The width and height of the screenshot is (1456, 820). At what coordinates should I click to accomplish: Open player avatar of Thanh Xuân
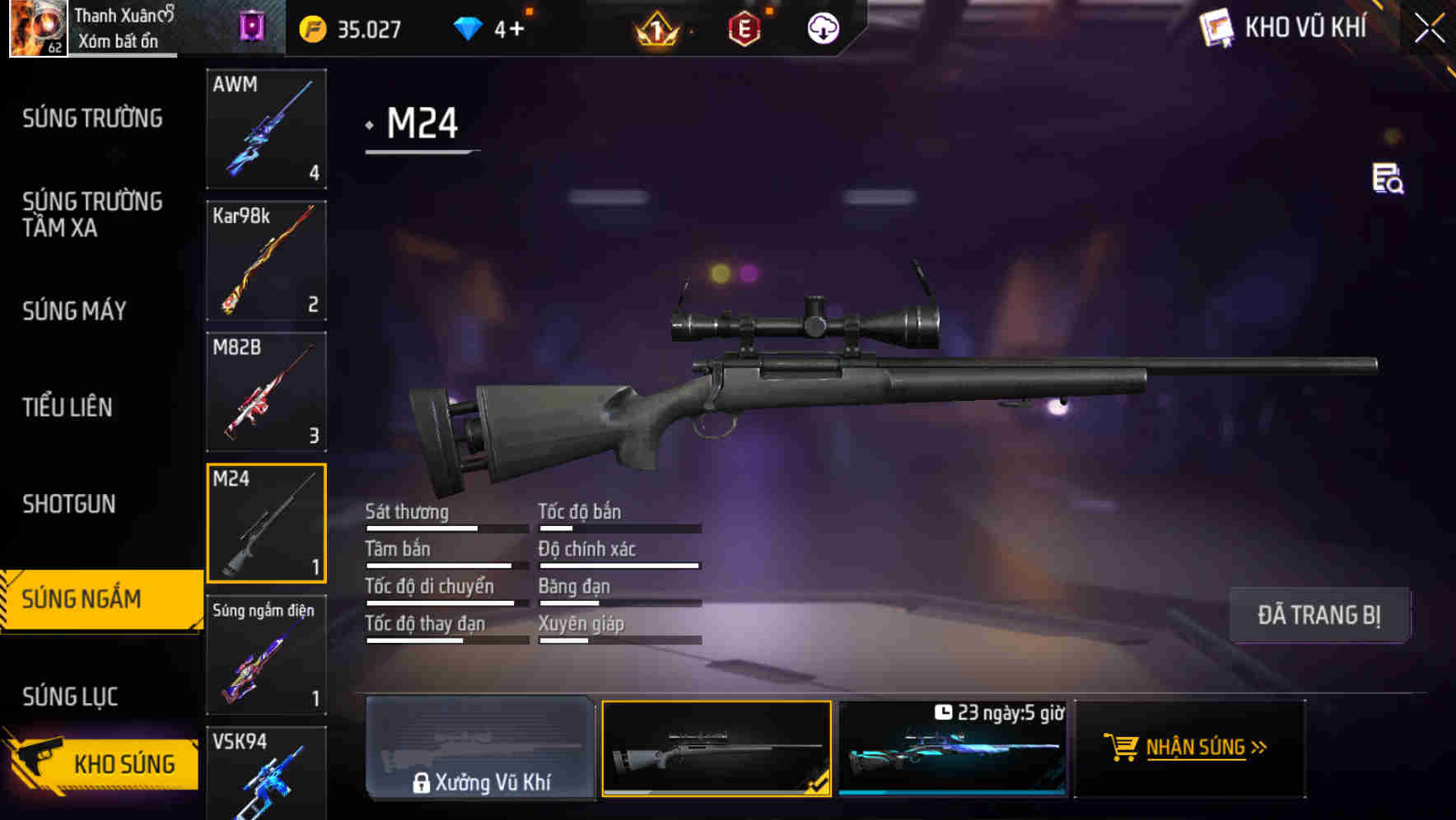point(37,27)
